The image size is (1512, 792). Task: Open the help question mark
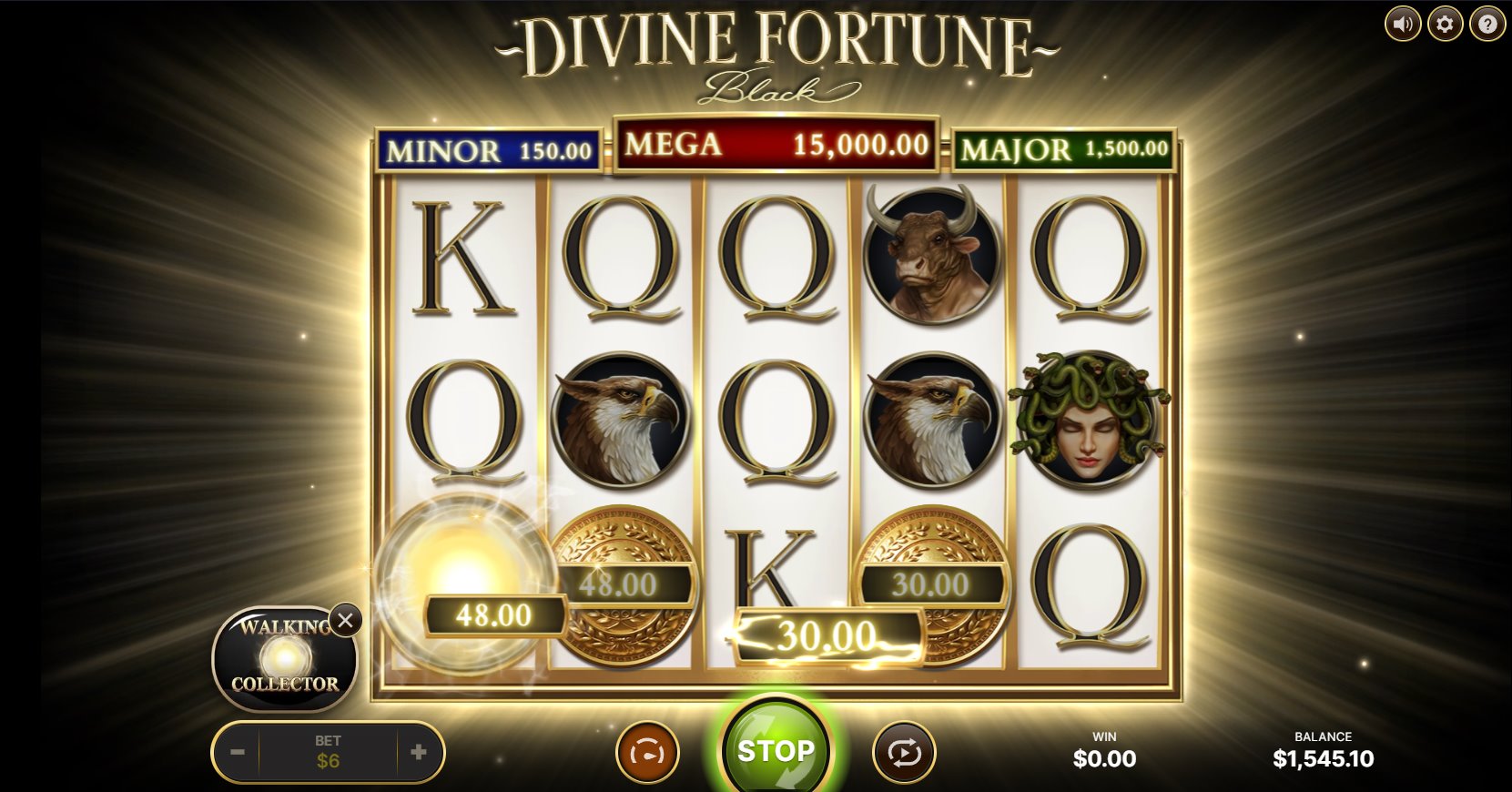[x=1486, y=24]
